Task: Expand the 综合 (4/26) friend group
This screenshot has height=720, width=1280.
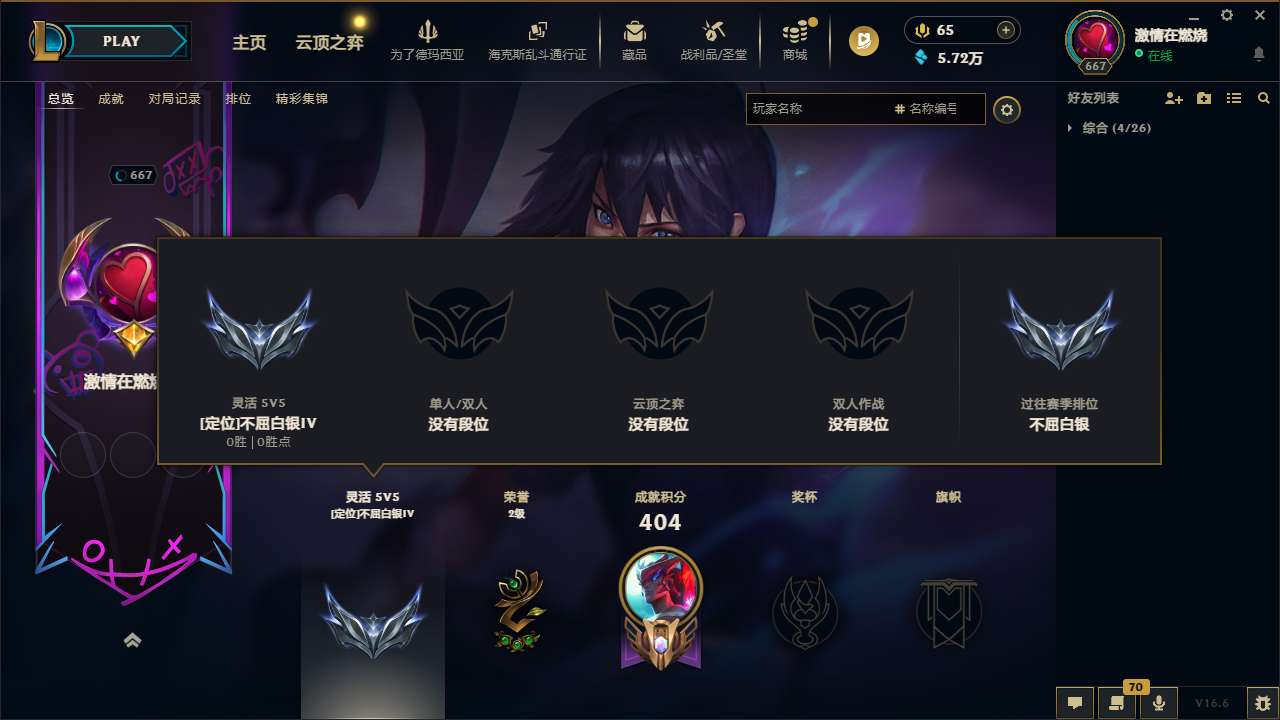Action: (1110, 128)
